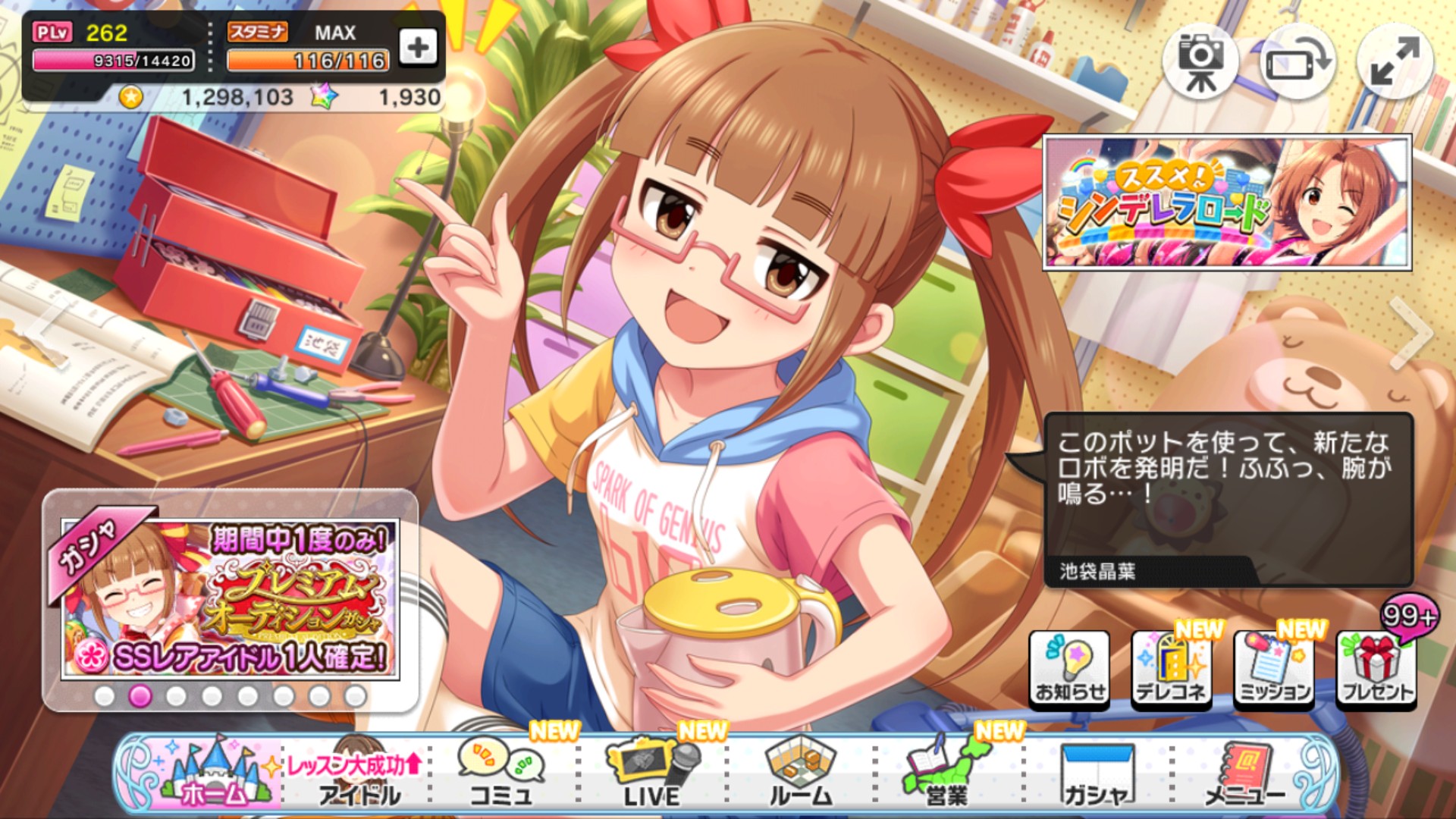This screenshot has width=1456, height=819.
Task: Open fullscreen mode with the expand arrows icon
Action: click(x=1395, y=58)
